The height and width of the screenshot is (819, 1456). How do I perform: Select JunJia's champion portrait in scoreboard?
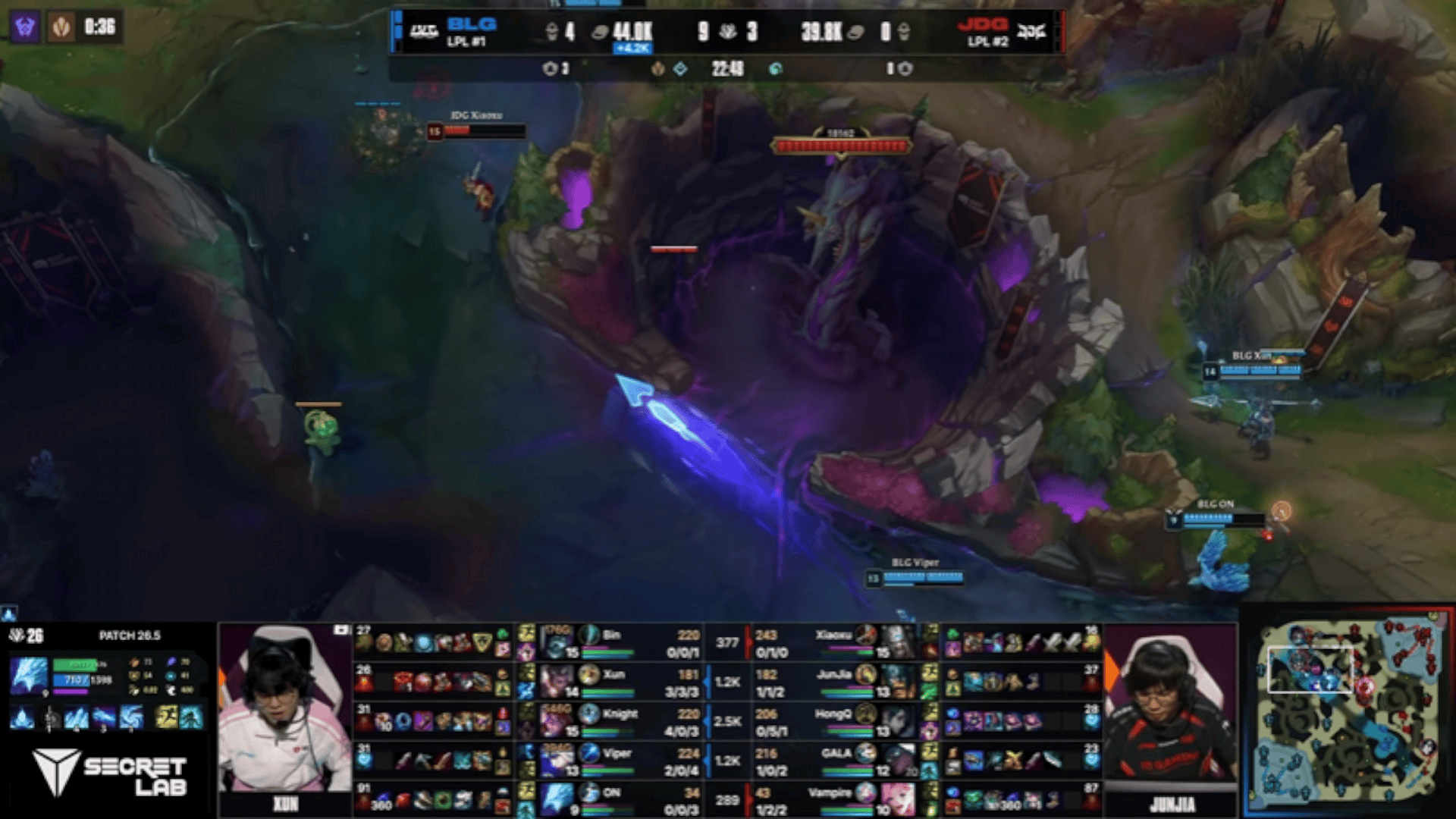tap(899, 682)
